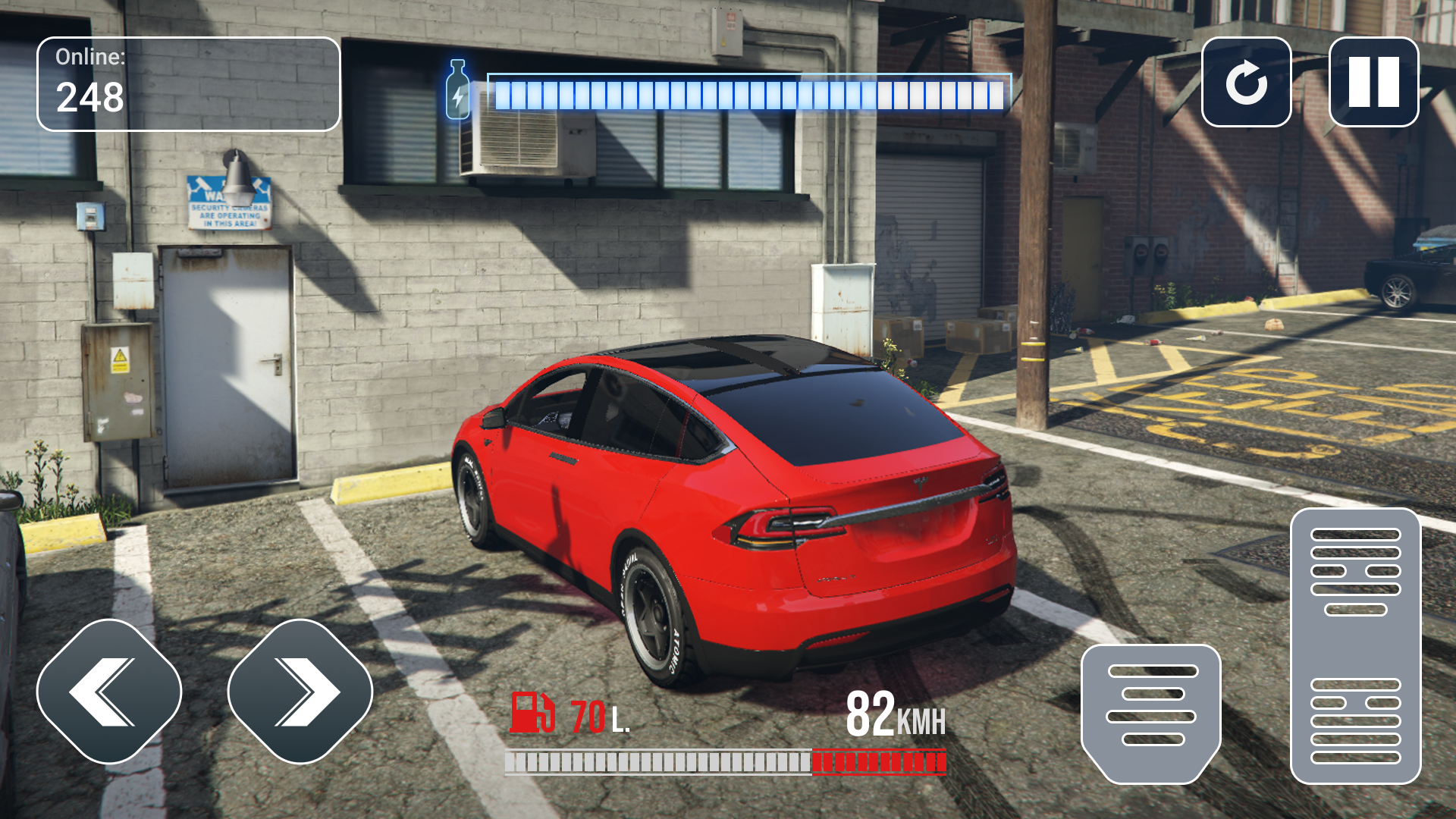1456x819 pixels.
Task: Pause the game
Action: pyautogui.click(x=1373, y=82)
